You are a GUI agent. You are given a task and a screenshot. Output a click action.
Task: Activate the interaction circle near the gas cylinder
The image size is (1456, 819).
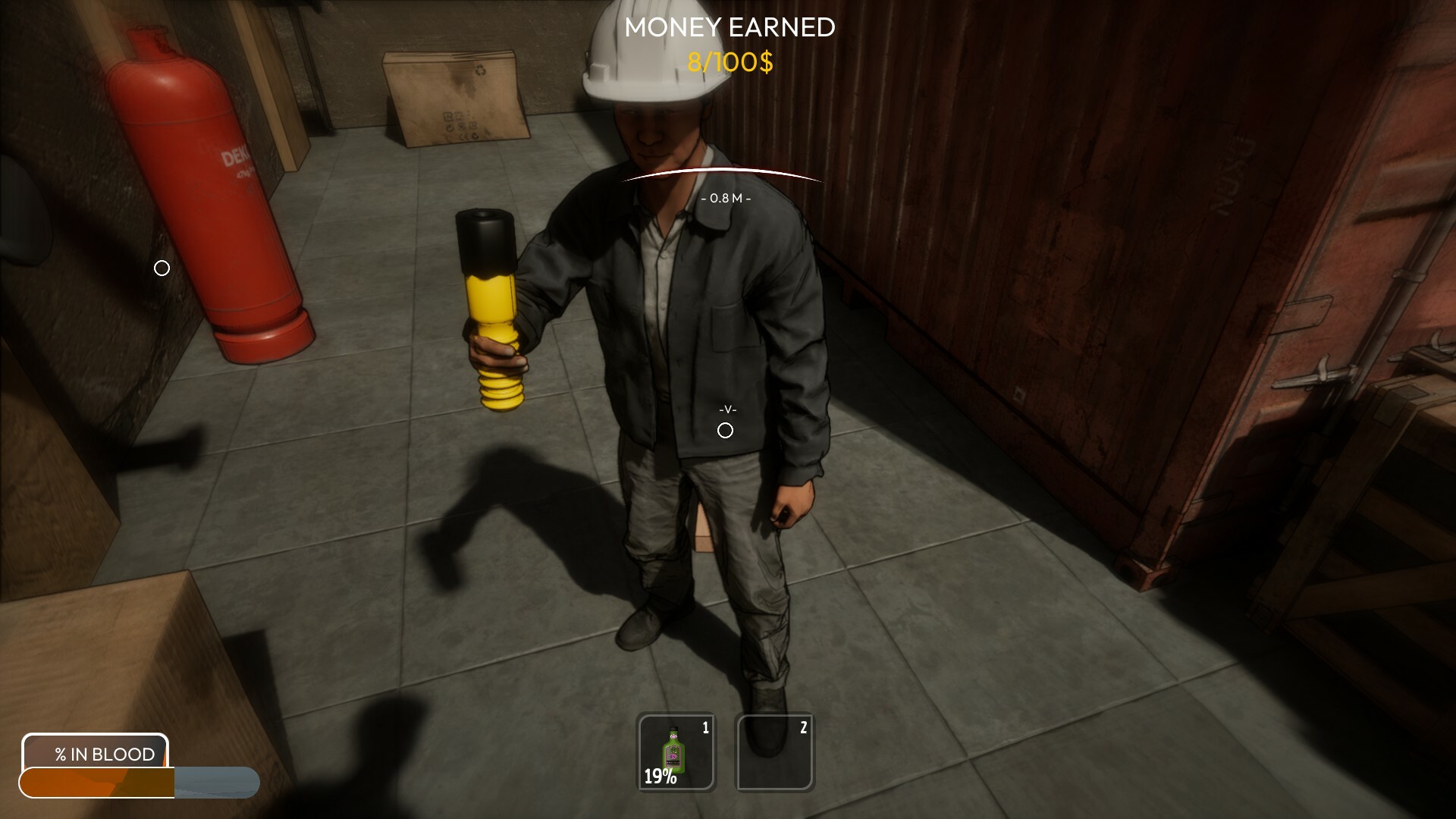[x=160, y=268]
